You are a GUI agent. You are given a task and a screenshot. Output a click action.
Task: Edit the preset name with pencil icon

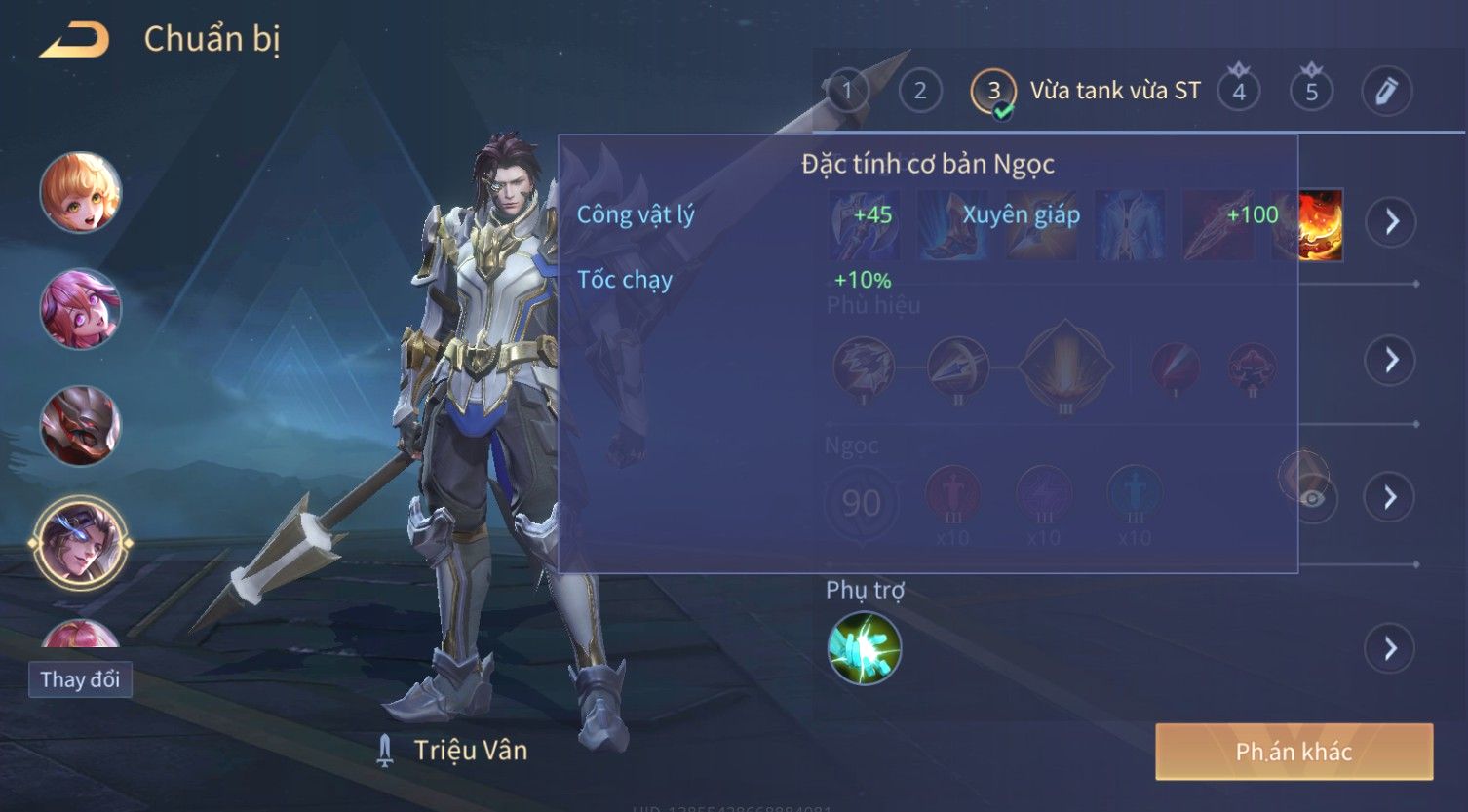click(1386, 91)
